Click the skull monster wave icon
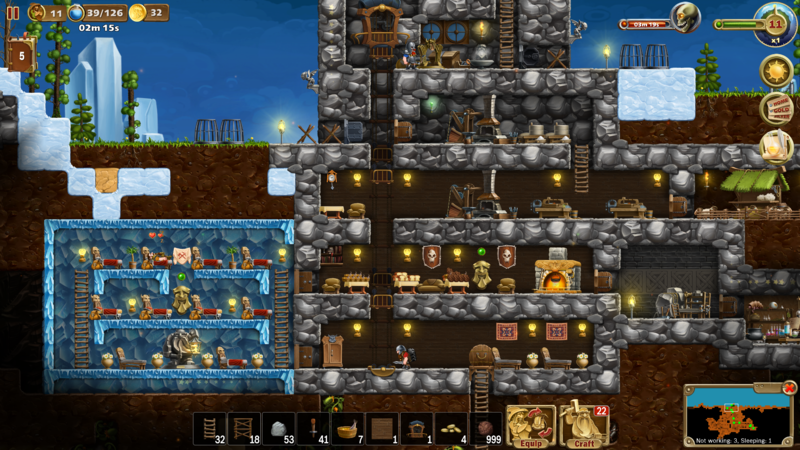Image resolution: width=800 pixels, height=450 pixels. coord(684,17)
